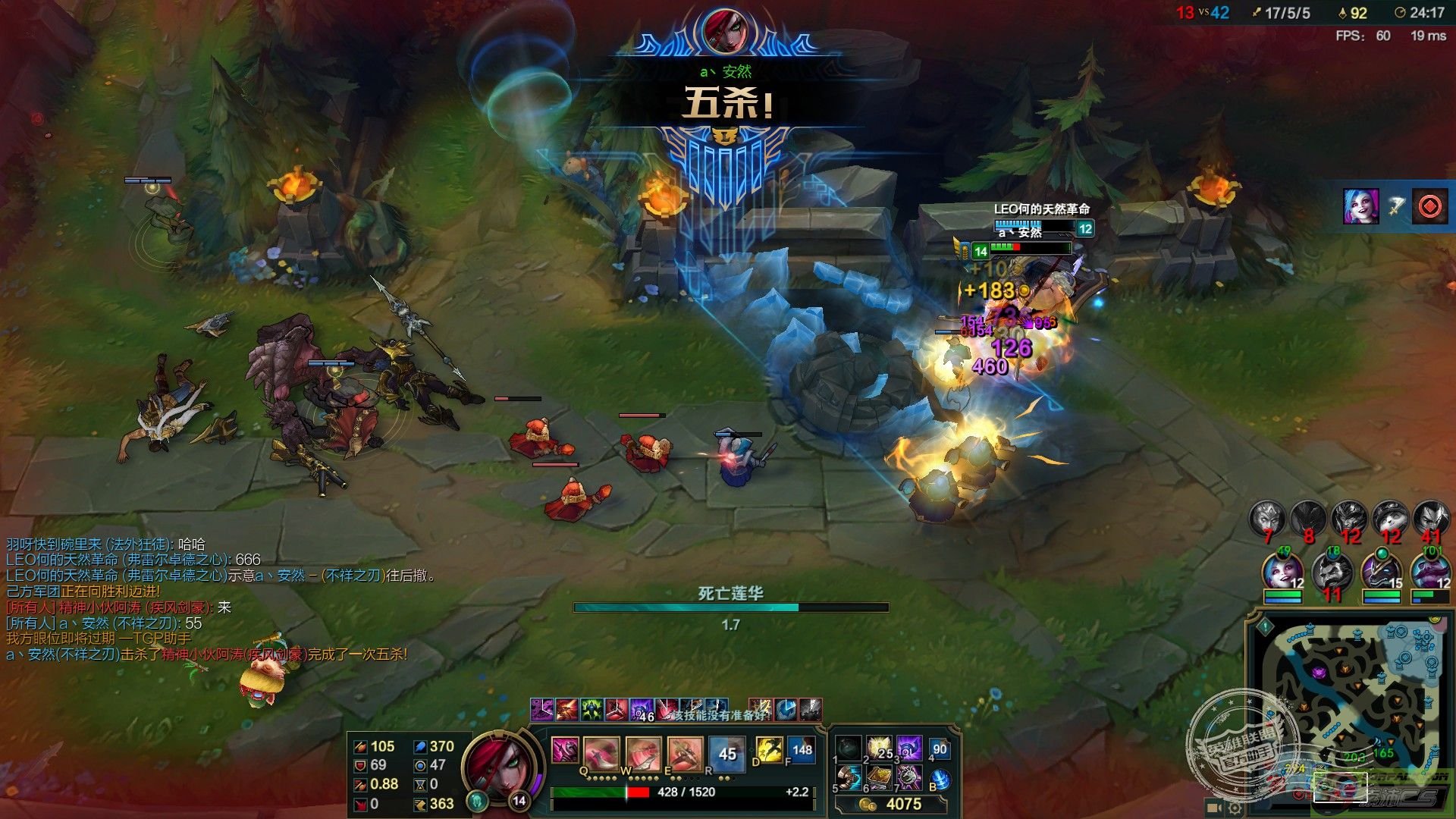Use the Flash summoner spell

pos(769,750)
